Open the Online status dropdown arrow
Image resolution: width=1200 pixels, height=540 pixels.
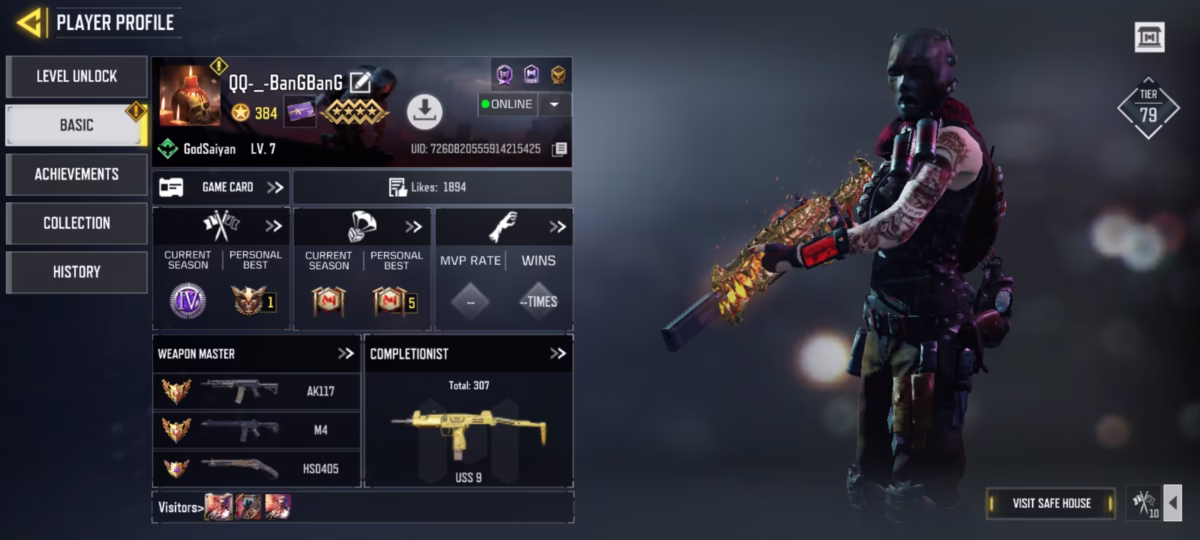[x=555, y=104]
